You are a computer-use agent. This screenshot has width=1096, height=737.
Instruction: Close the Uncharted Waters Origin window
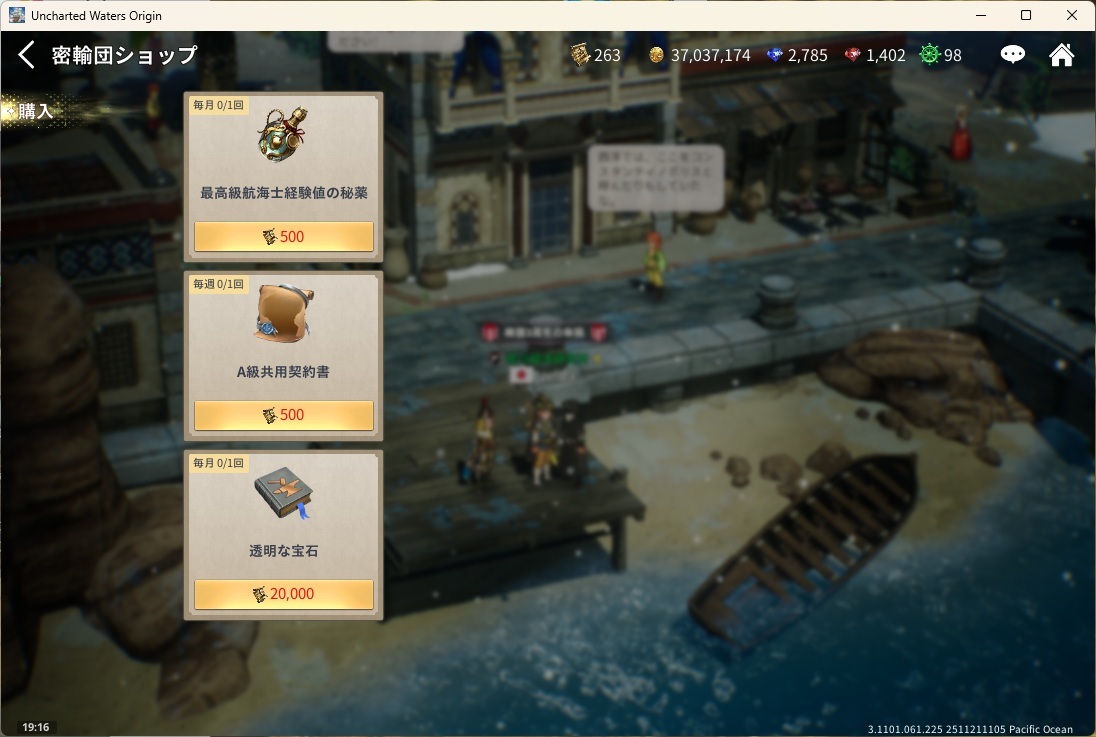1072,15
